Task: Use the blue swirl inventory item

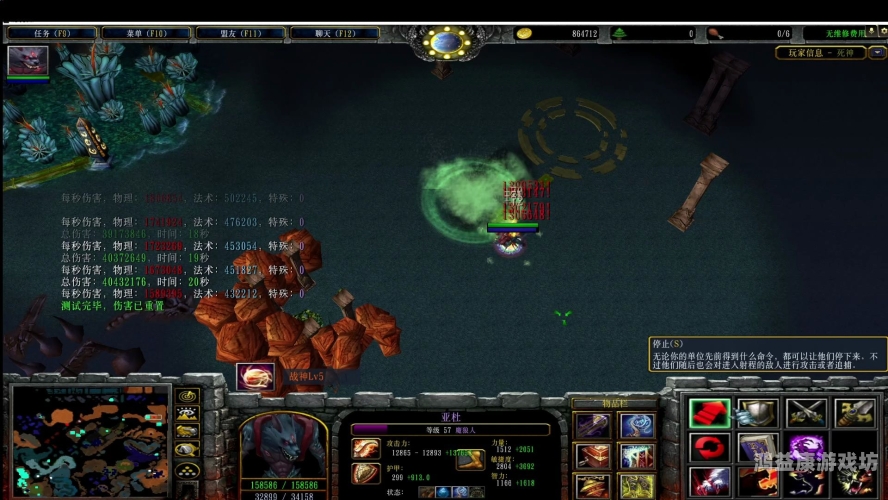Action: (x=637, y=426)
